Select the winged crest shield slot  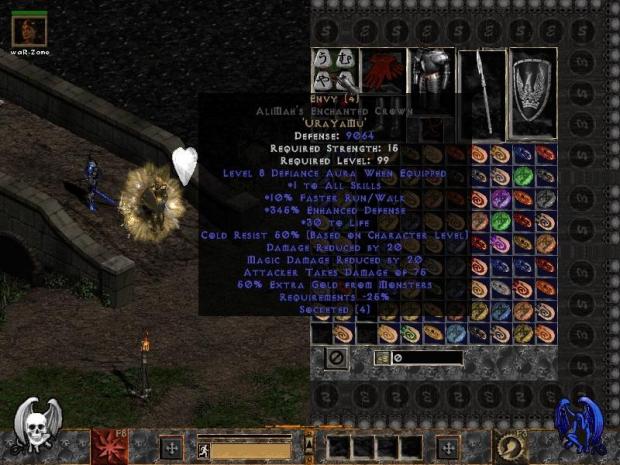533,92
